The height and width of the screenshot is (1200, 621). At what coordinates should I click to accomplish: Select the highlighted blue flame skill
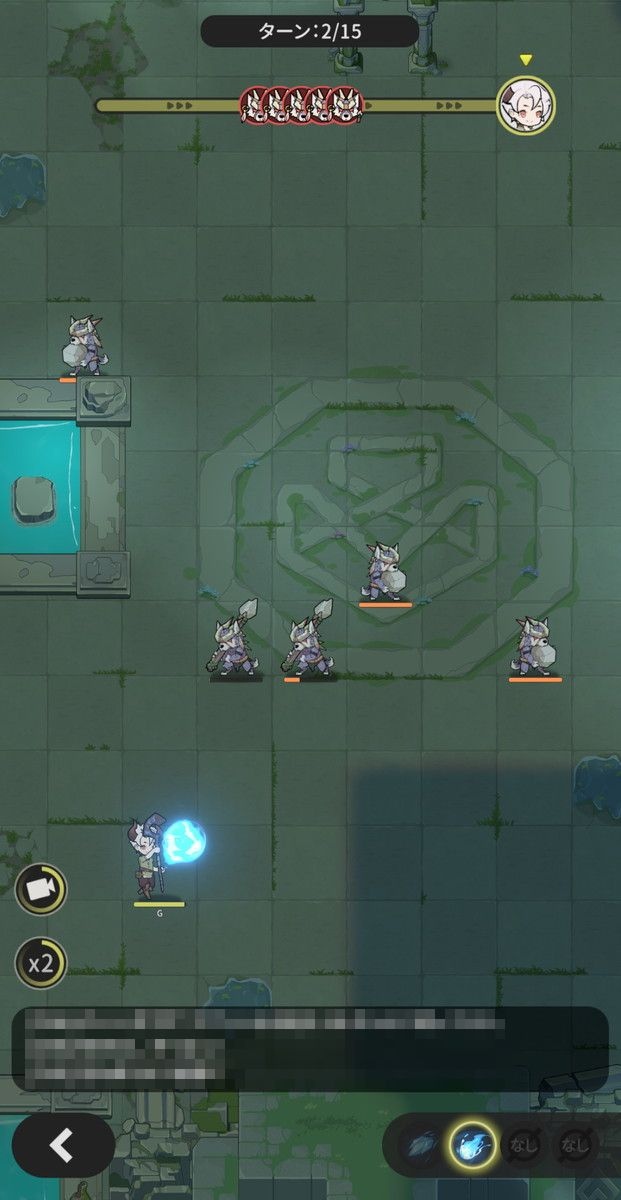[472, 1145]
